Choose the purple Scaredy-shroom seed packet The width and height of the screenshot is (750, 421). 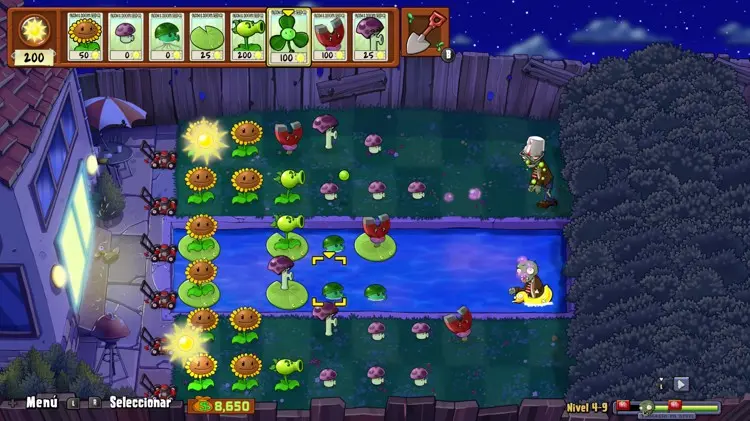click(370, 37)
